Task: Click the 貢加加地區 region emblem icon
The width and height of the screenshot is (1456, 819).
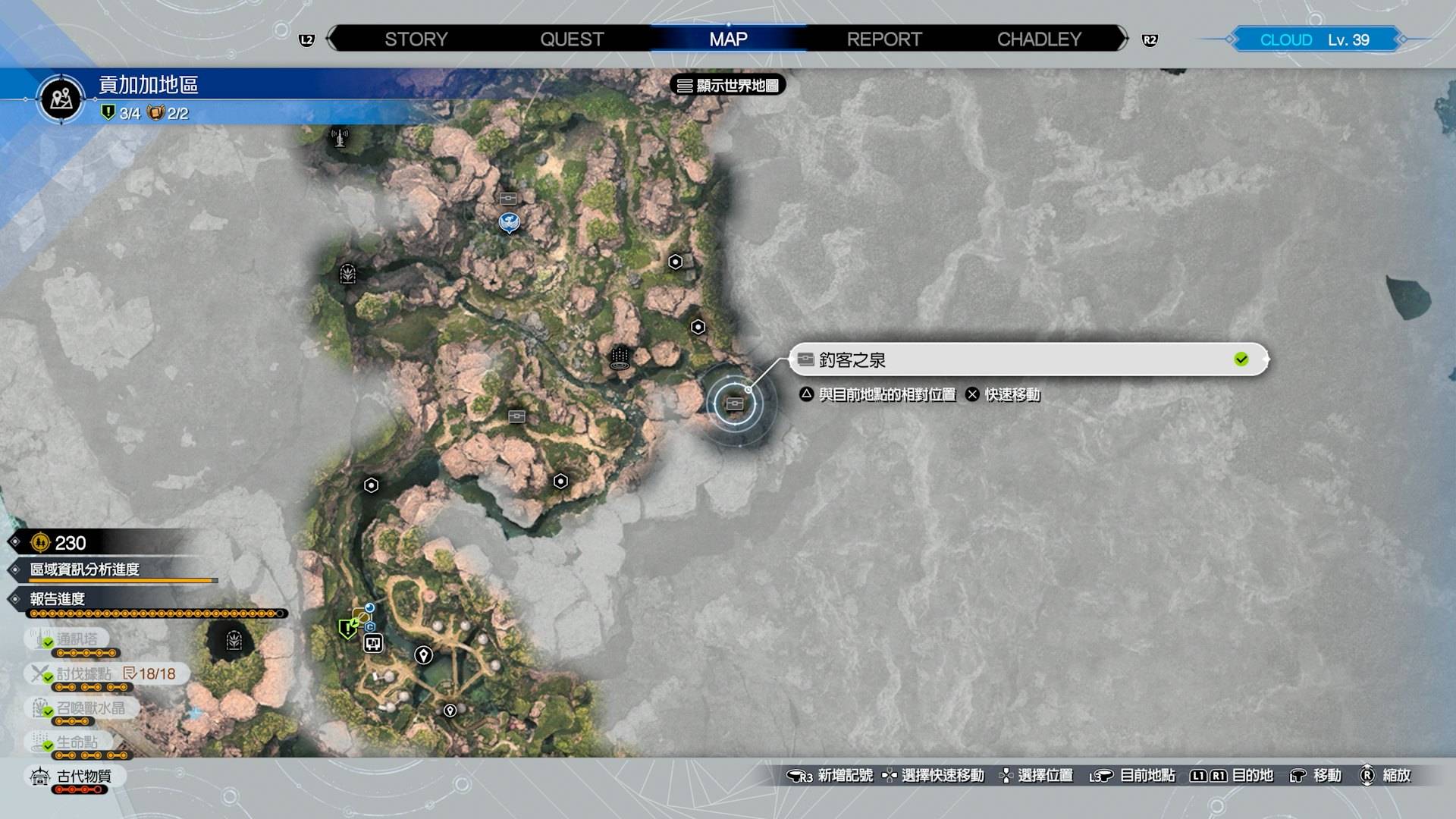Action: (x=61, y=99)
